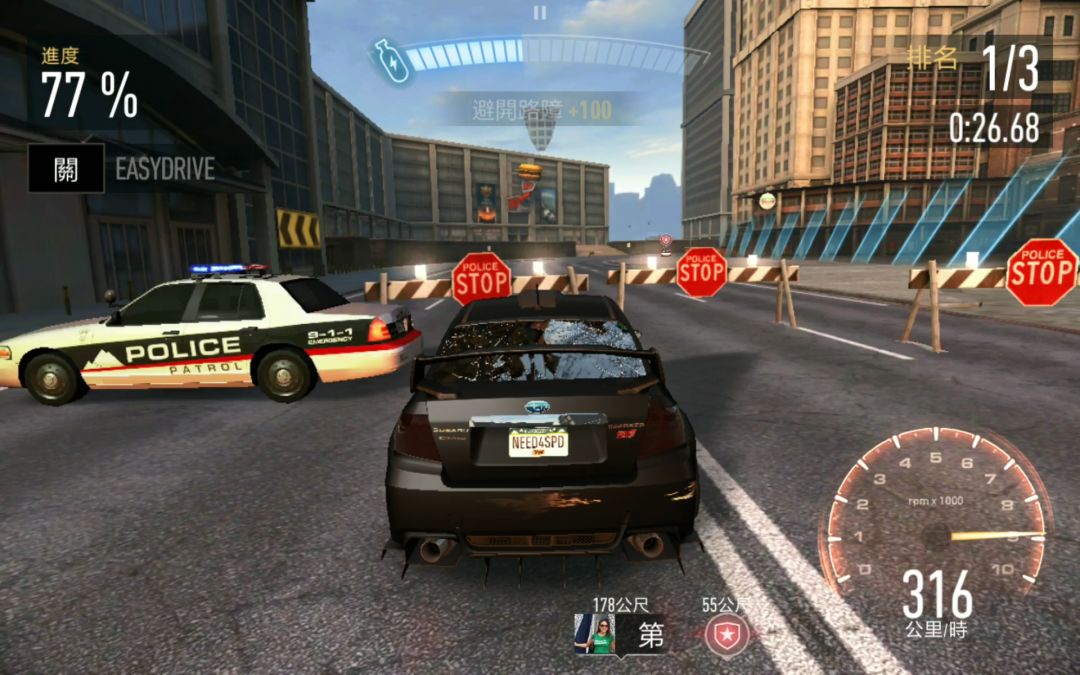
Task: Tap the rival racer portrait marker
Action: (598, 635)
